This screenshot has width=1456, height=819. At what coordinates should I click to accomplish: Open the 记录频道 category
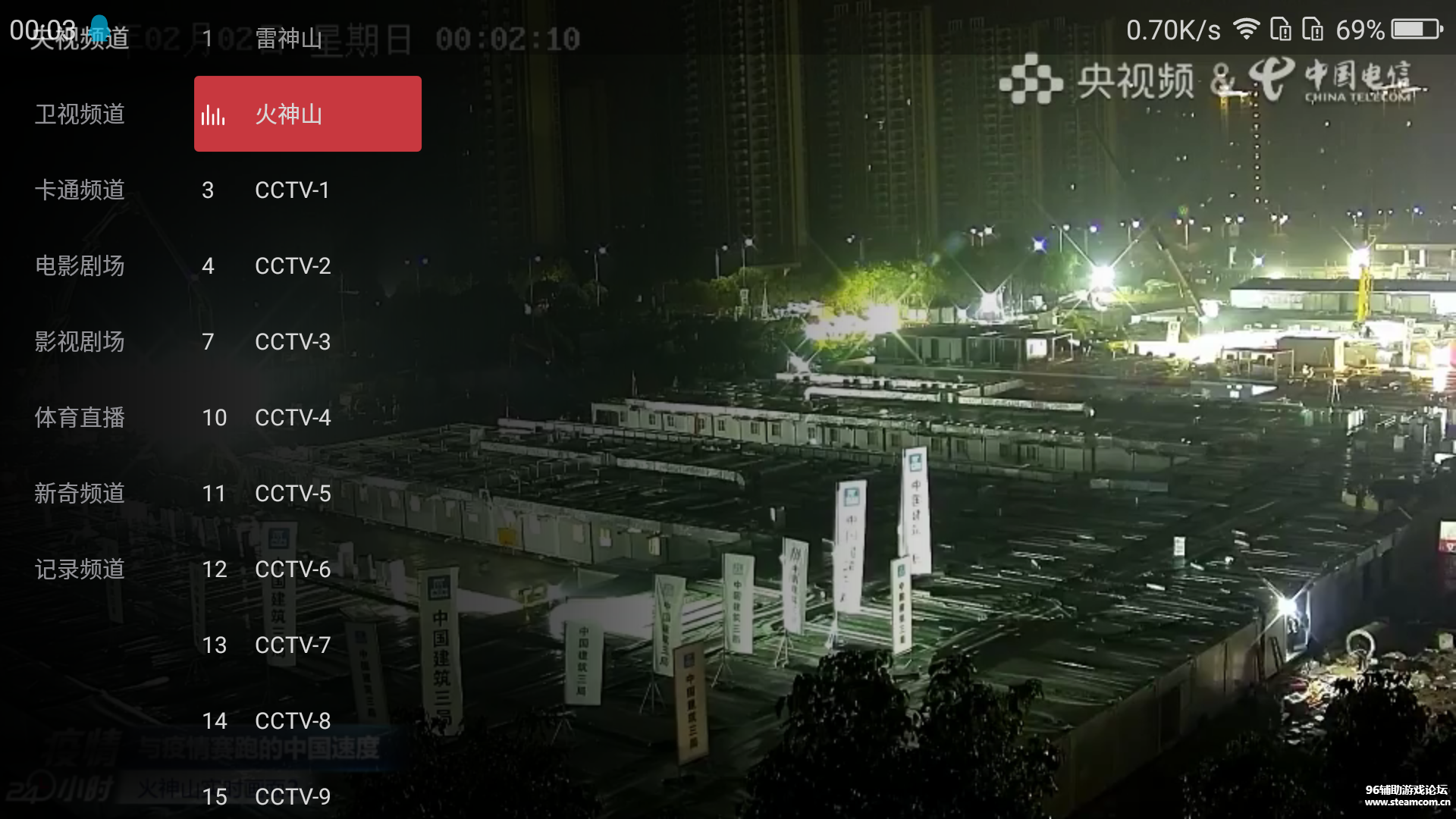(78, 570)
